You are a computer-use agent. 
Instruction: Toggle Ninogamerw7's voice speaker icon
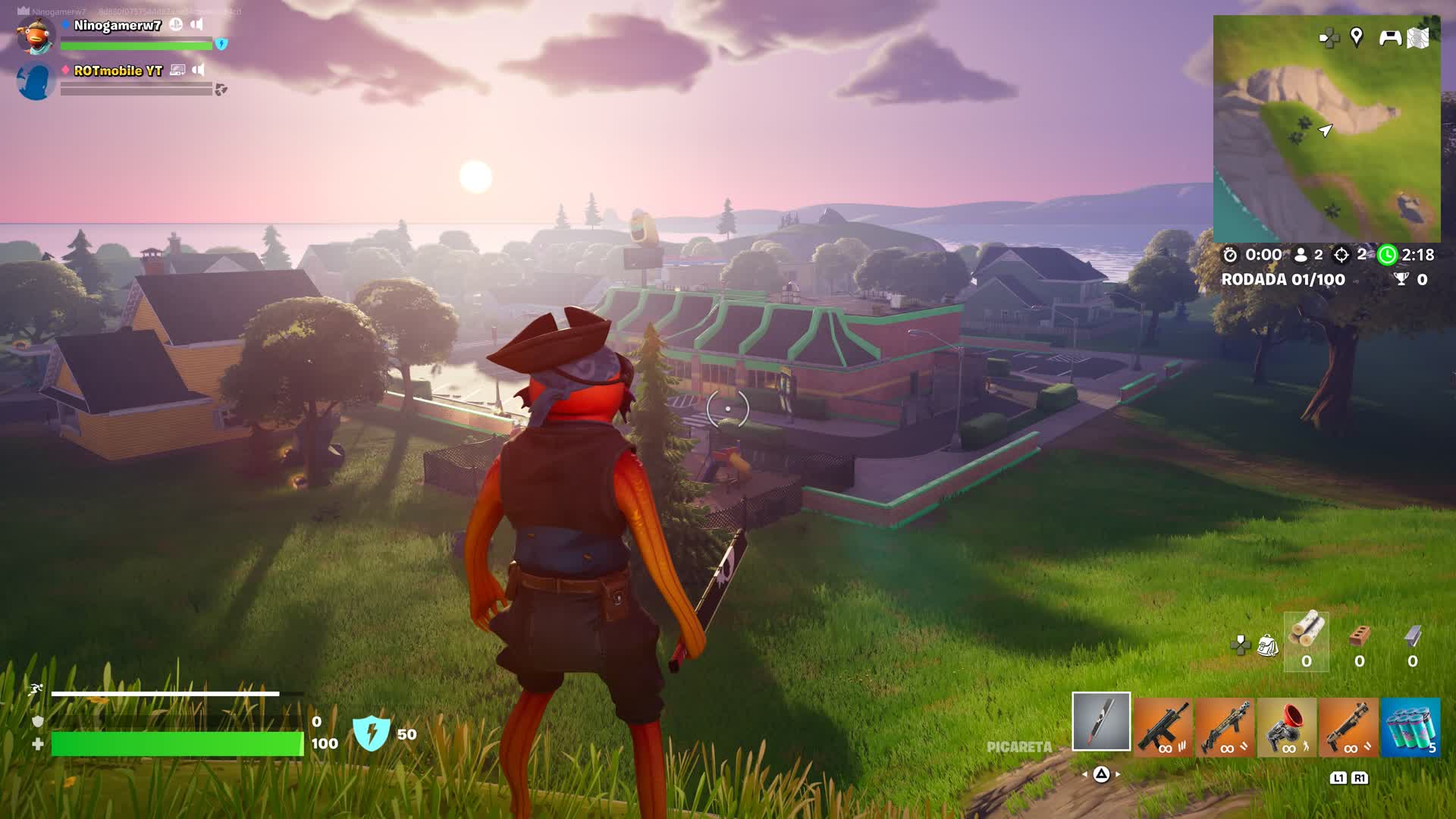[x=197, y=25]
